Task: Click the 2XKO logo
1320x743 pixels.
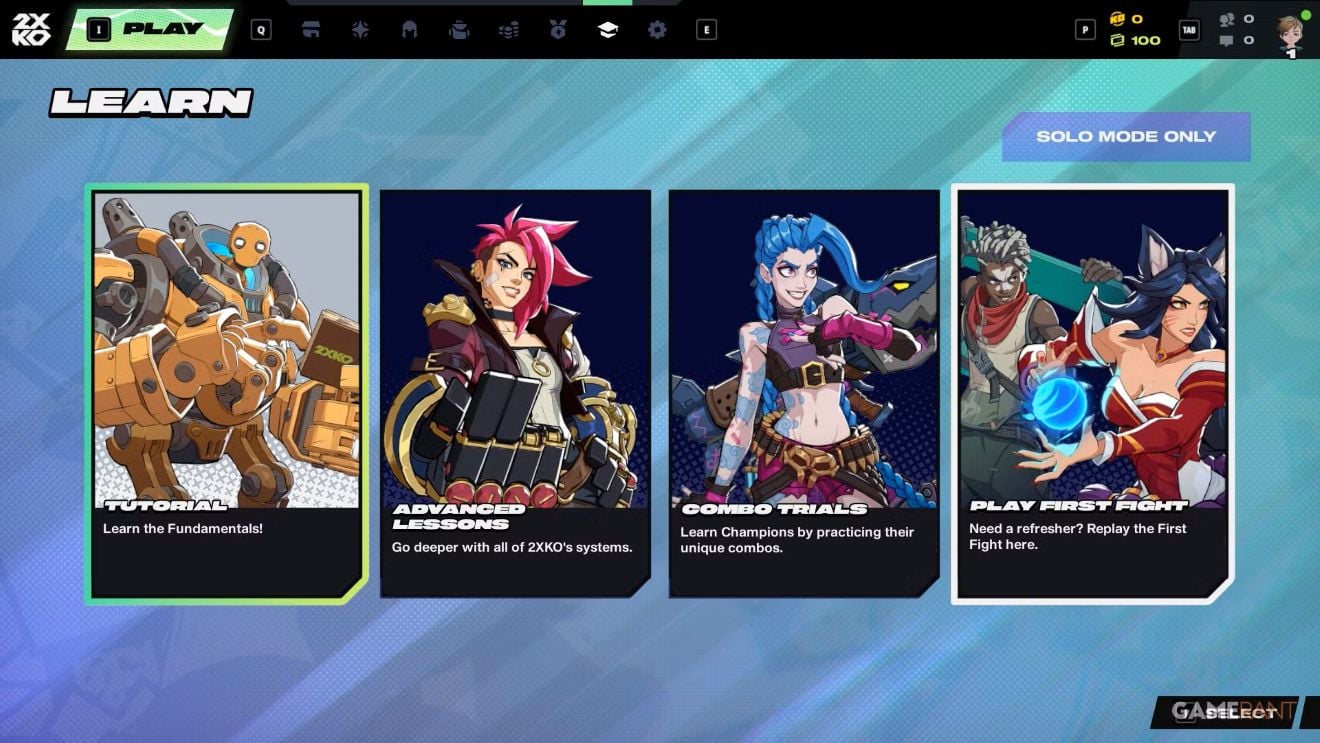Action: pos(31,29)
